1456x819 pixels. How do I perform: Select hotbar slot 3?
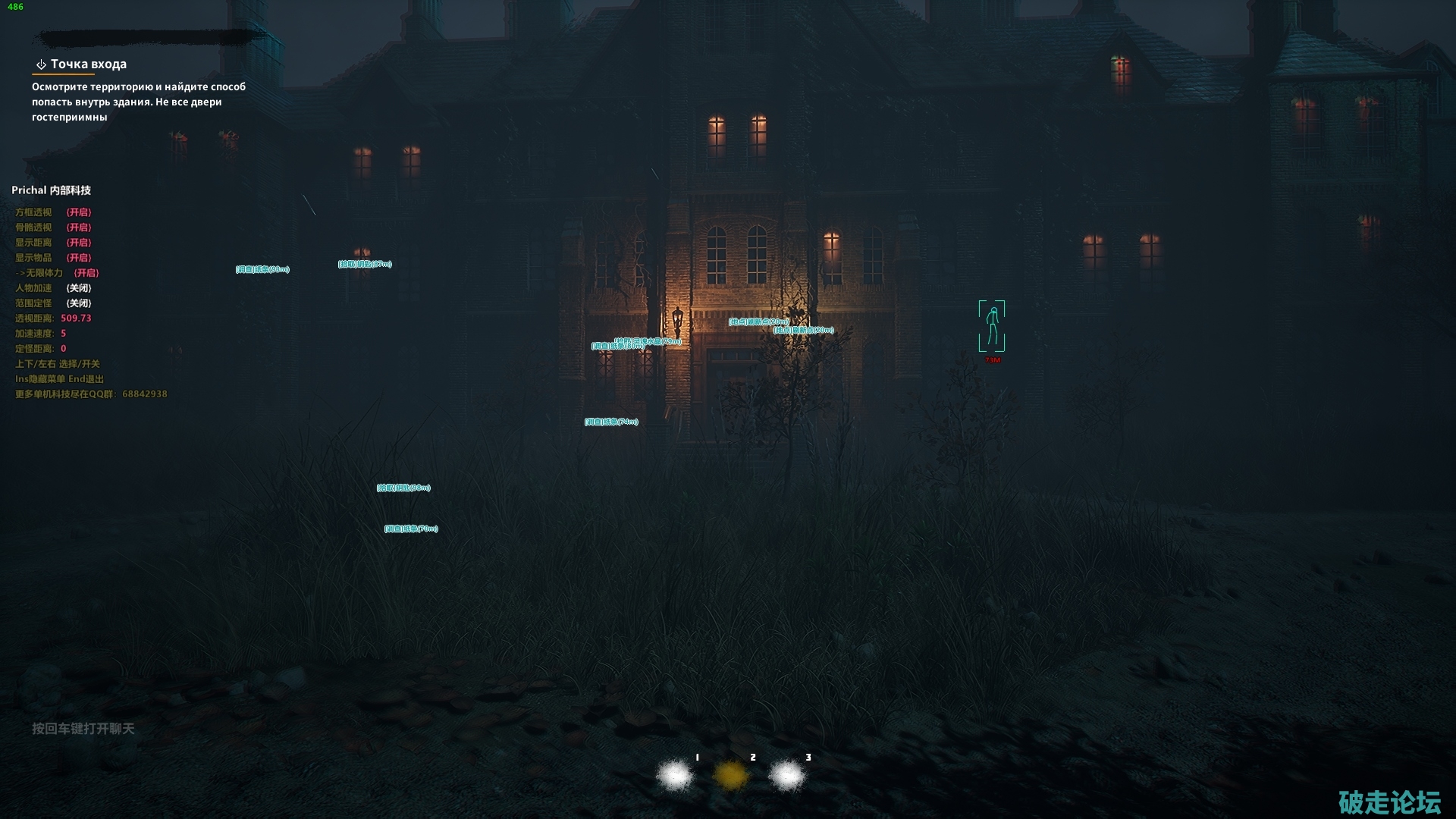[x=786, y=775]
